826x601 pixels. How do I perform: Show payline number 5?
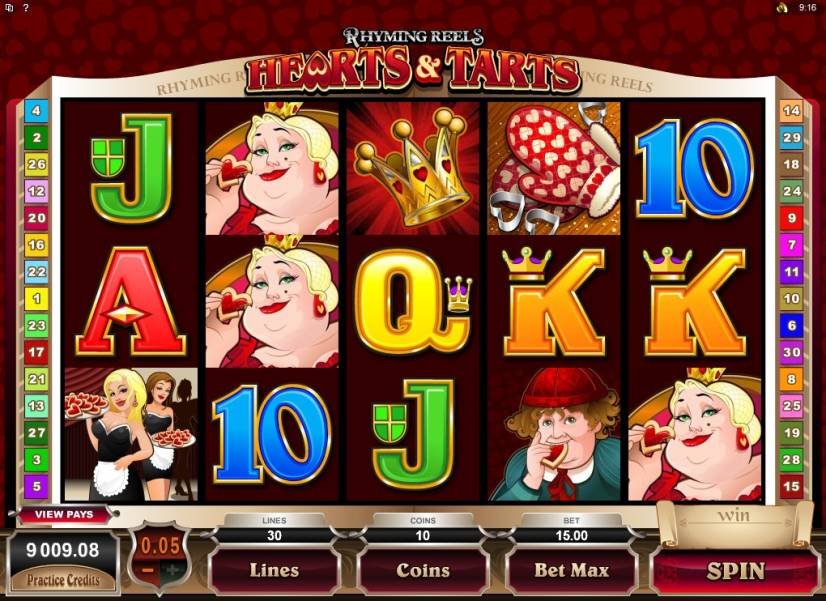pyautogui.click(x=37, y=487)
